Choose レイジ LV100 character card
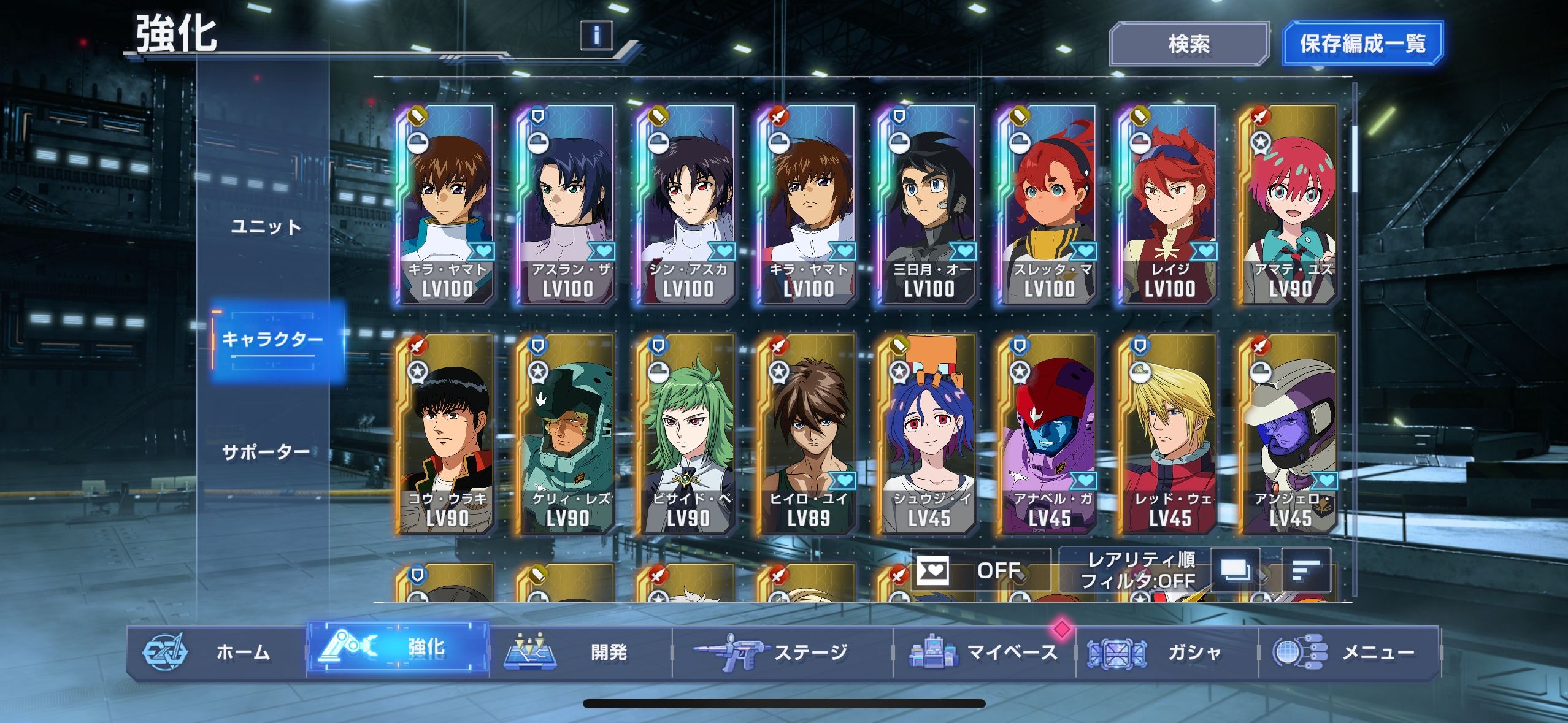 (1168, 205)
